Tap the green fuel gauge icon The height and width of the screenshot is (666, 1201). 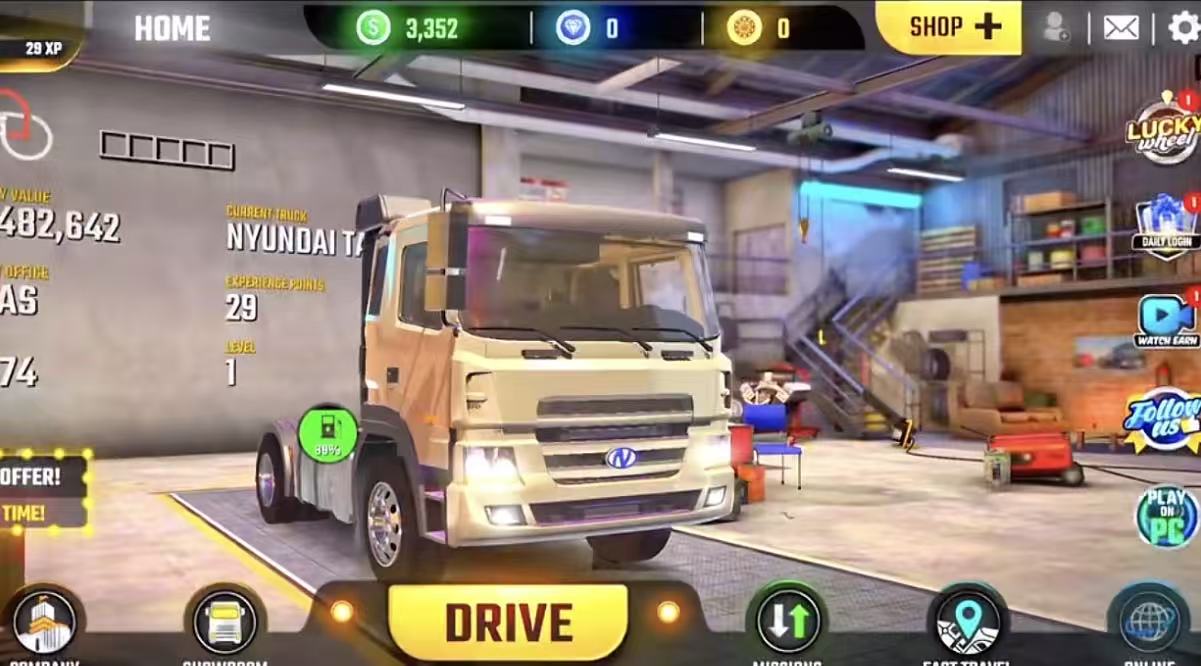coord(327,433)
